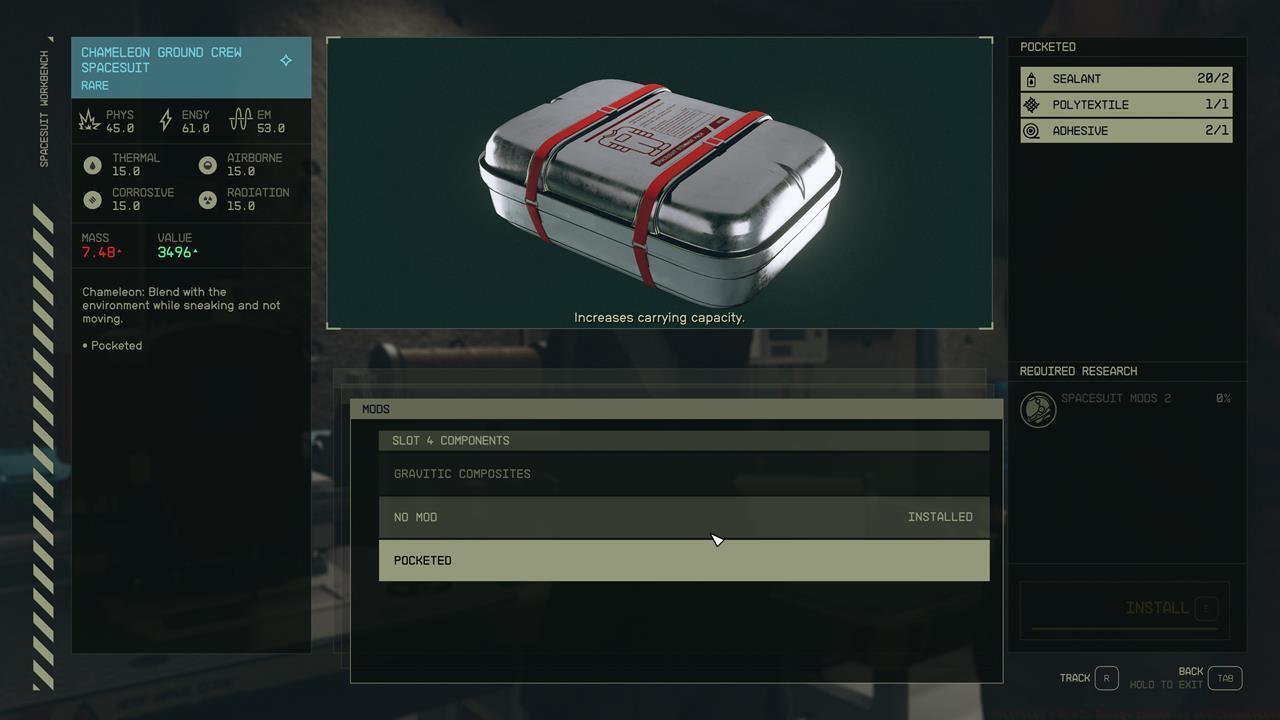Screen dimensions: 1280x720
Task: Expand the Slot 4 Components section
Action: tap(684, 440)
